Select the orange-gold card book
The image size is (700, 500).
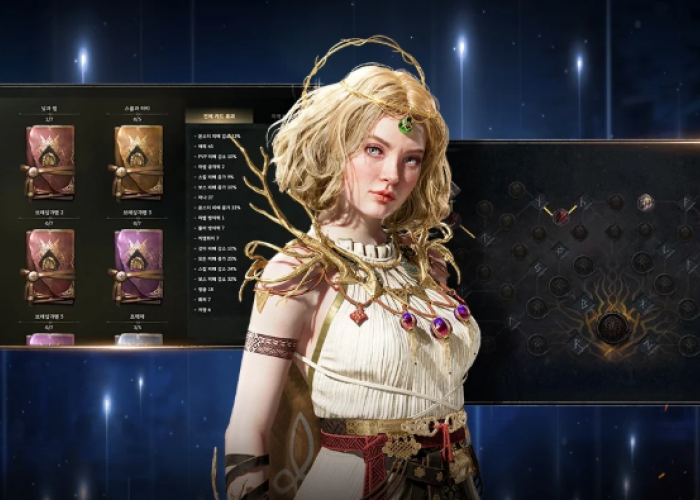(x=138, y=161)
